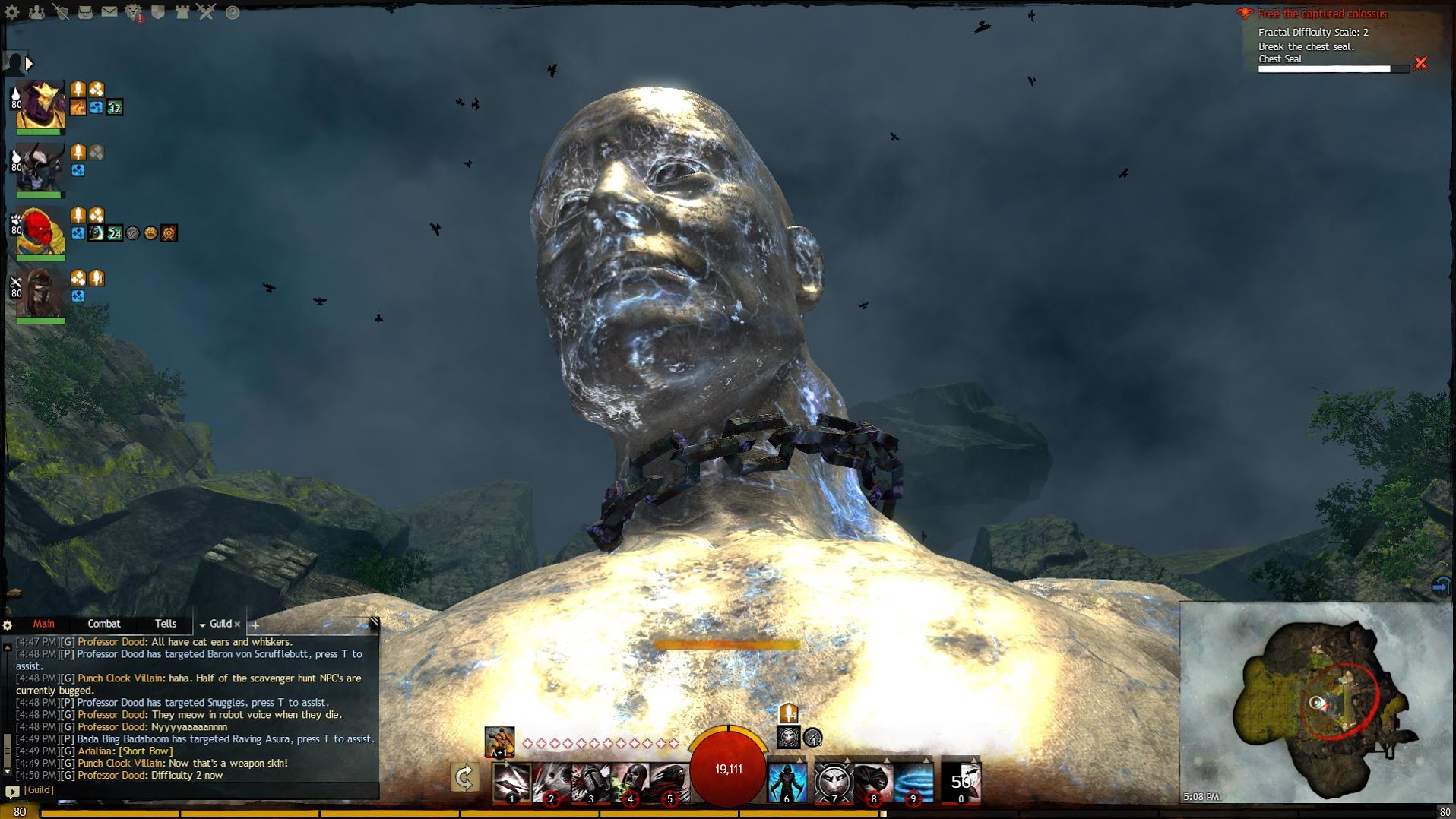This screenshot has width=1456, height=819.
Task: Click the Short Bow item link in chat
Action: pyautogui.click(x=146, y=751)
